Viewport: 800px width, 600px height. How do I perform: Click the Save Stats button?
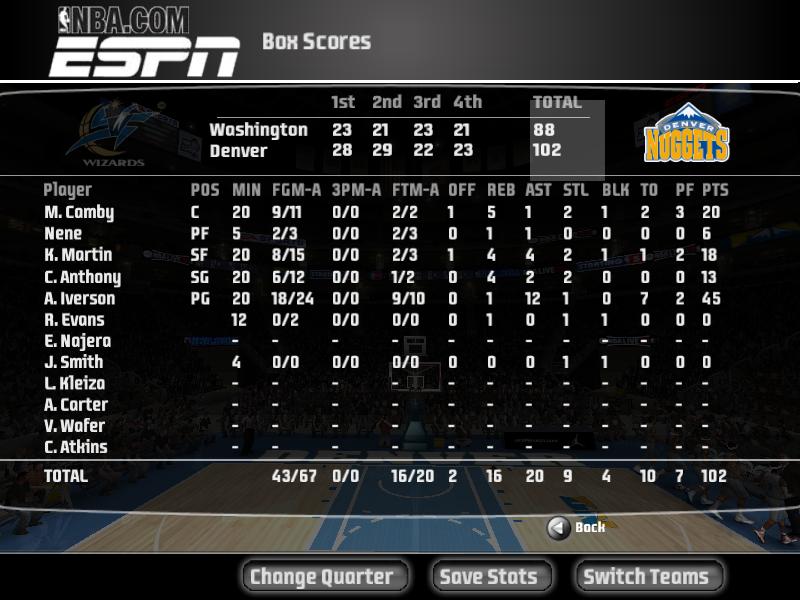(x=489, y=577)
